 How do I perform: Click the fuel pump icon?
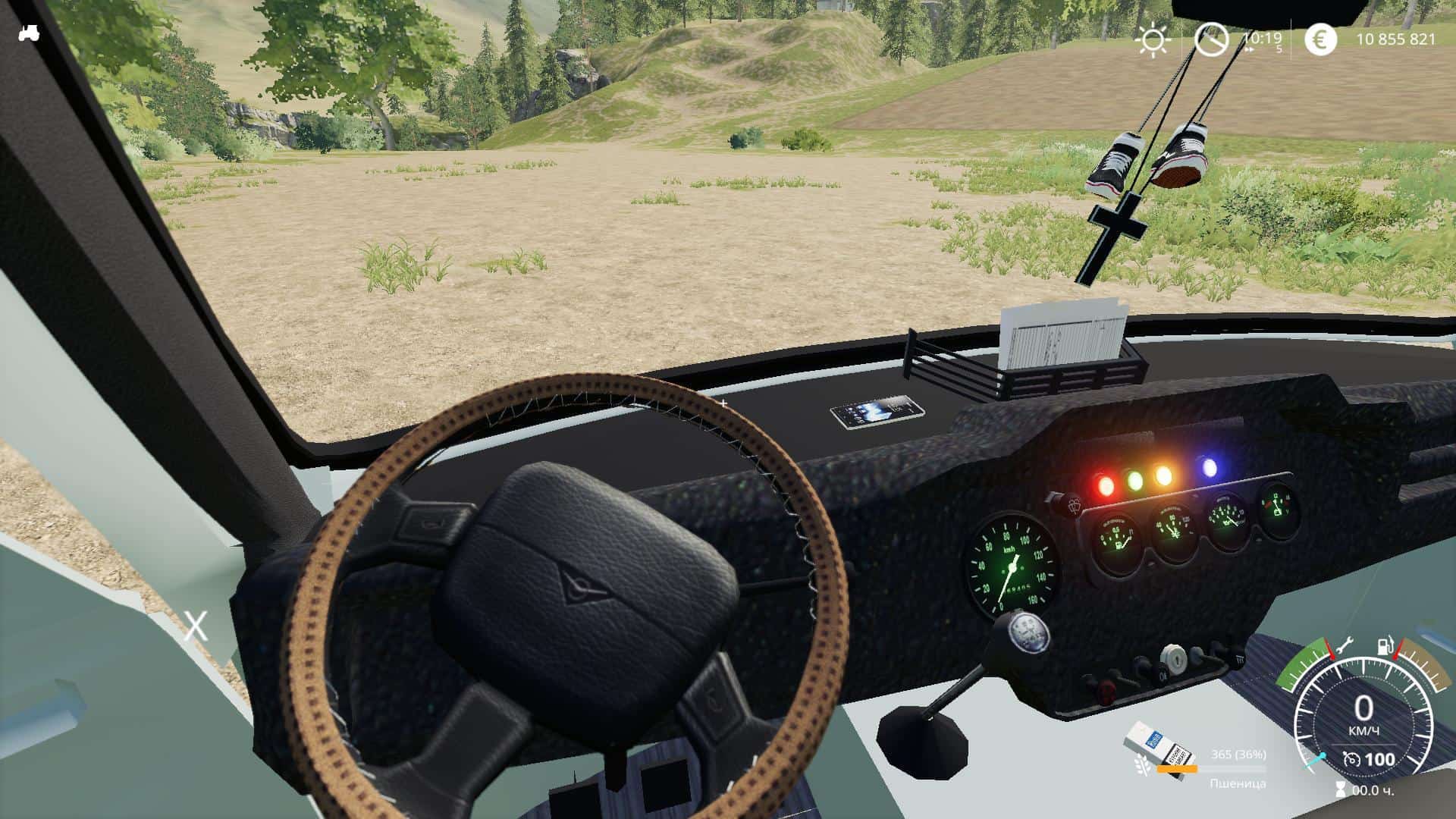pos(1385,647)
